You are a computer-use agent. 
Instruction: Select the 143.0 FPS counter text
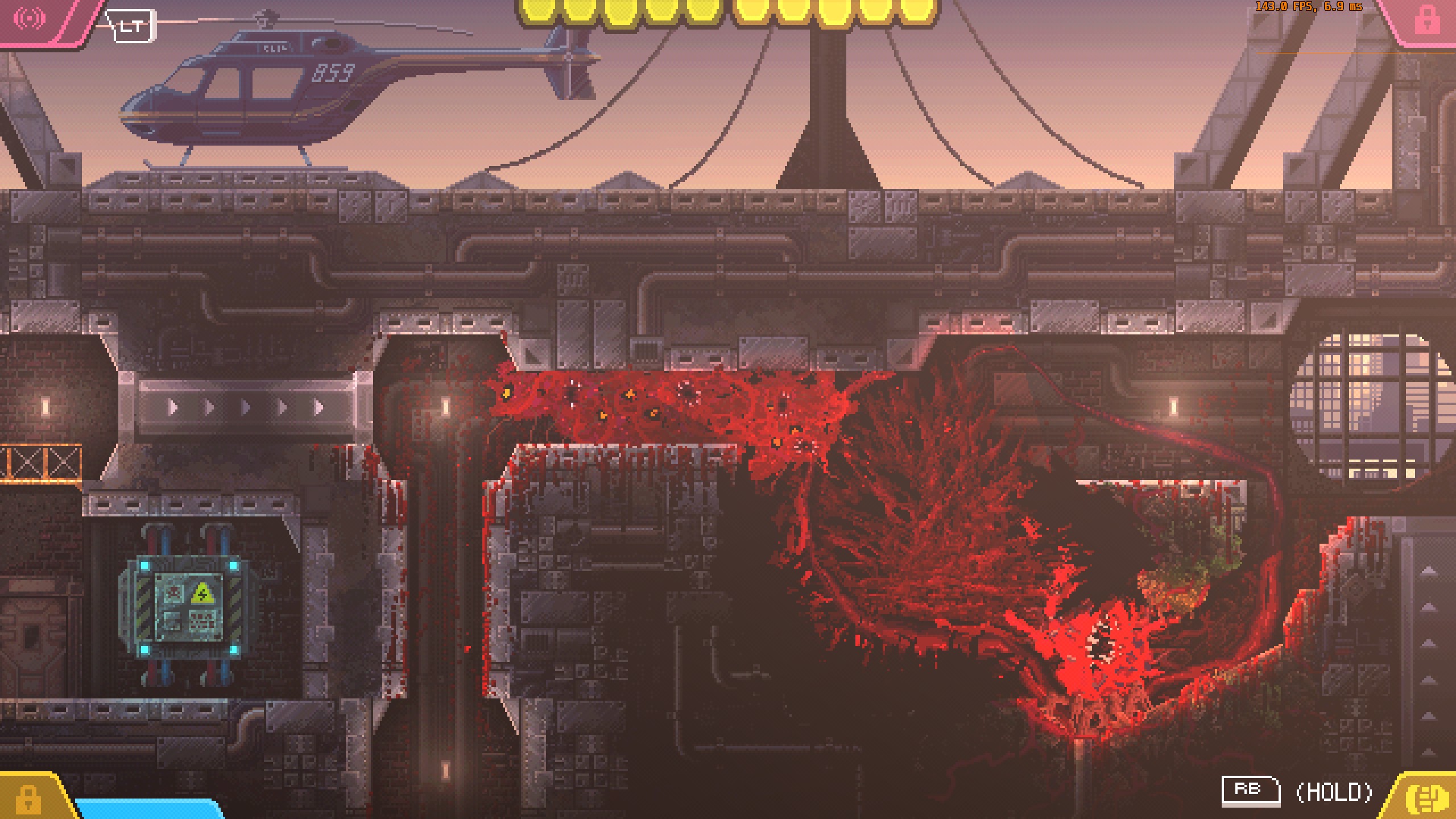click(x=1280, y=7)
